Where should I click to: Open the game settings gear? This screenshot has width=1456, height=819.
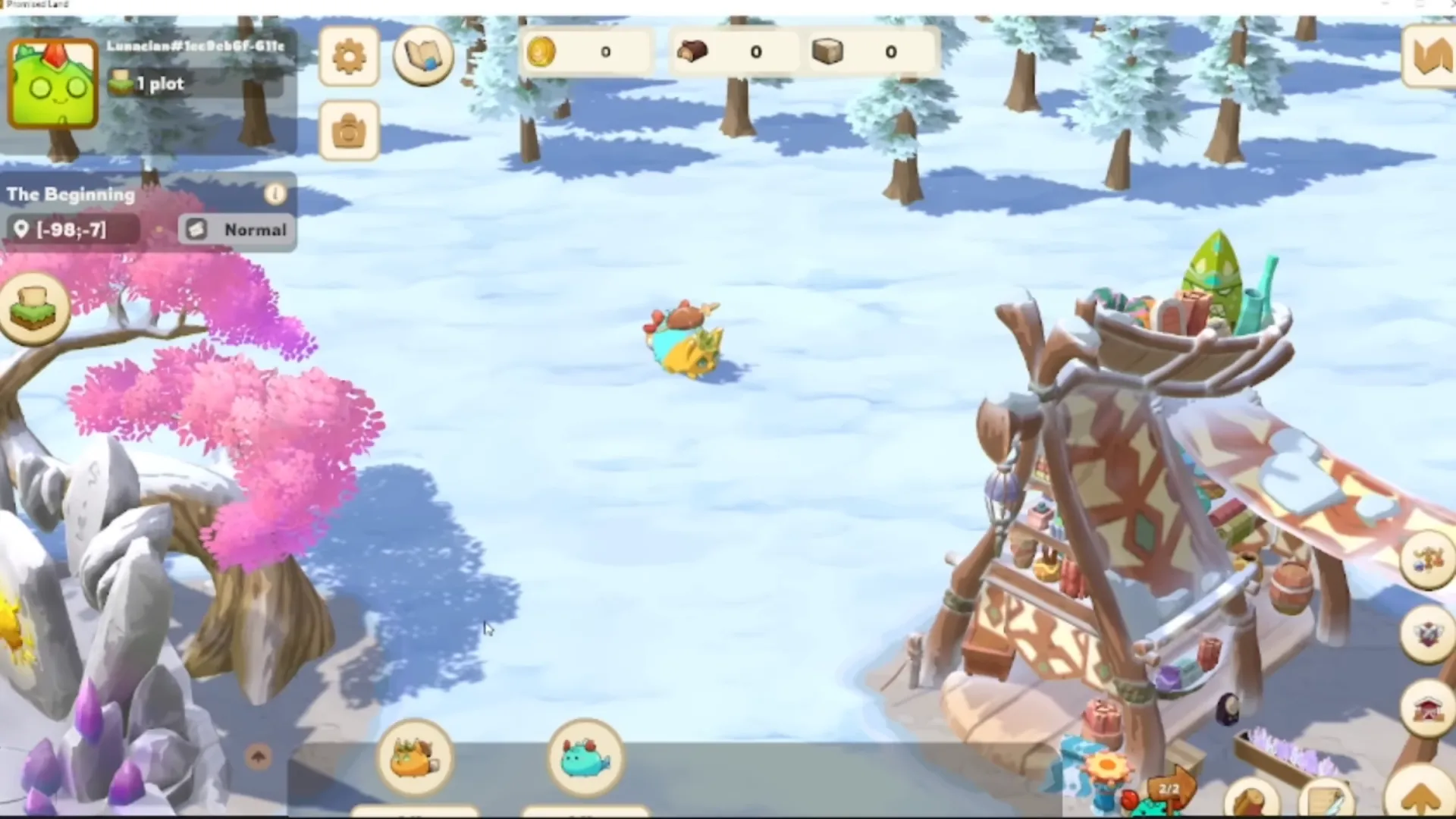point(348,56)
